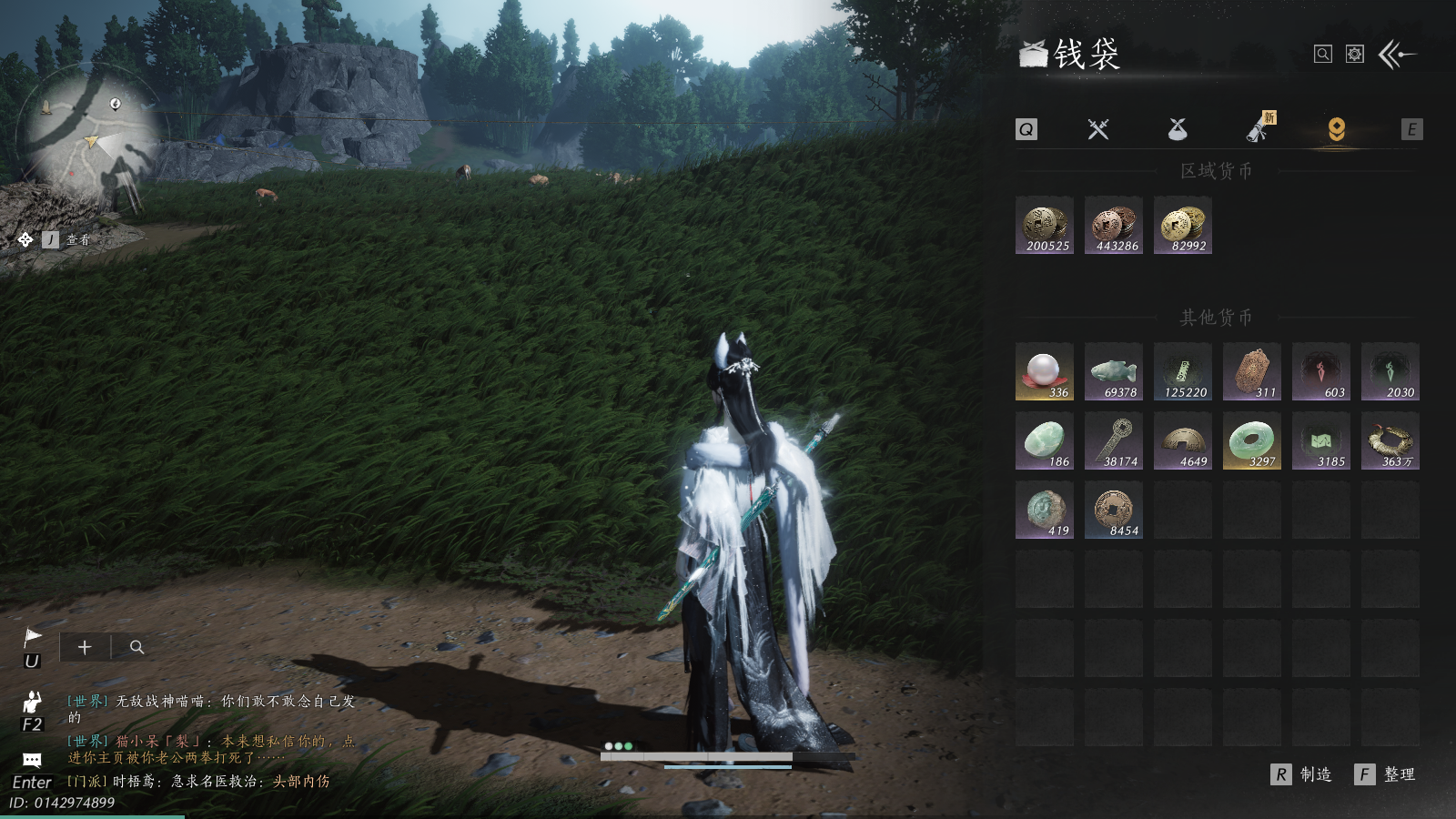Select the gold coin currency tab
1456x819 pixels.
tap(1336, 130)
